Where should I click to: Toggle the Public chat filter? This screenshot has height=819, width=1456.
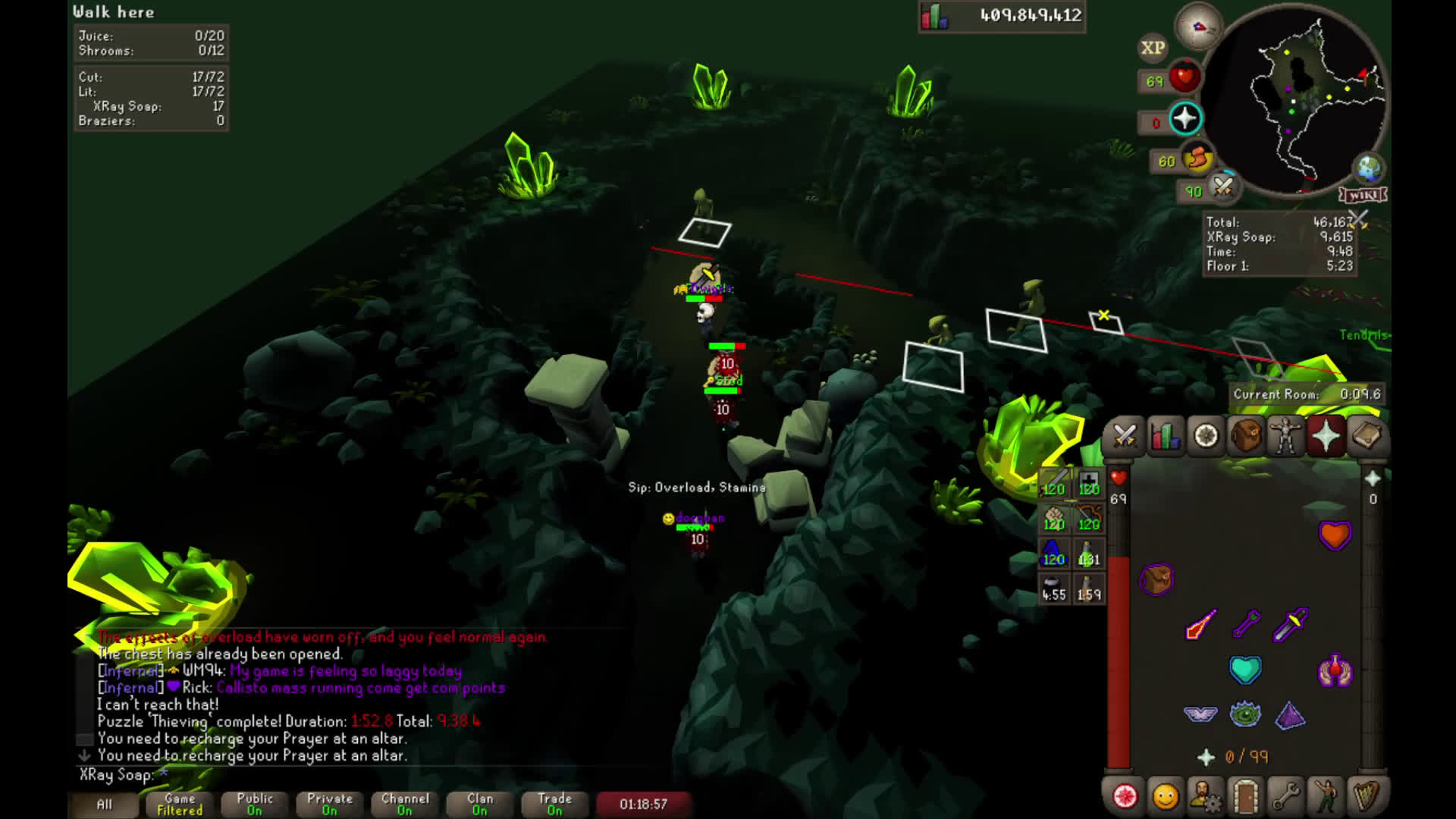(255, 804)
